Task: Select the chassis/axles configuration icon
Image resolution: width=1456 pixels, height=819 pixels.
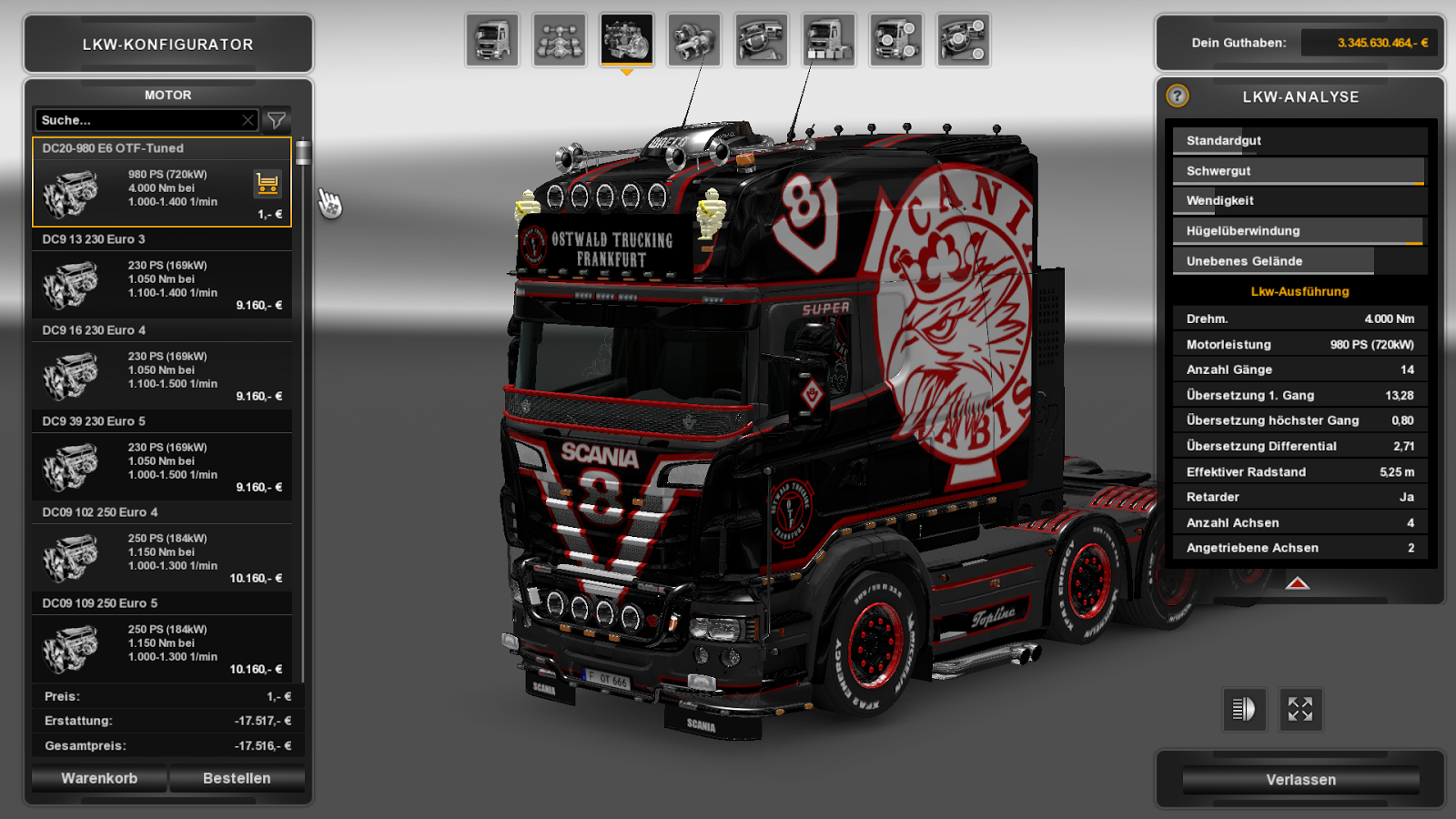Action: tap(559, 41)
